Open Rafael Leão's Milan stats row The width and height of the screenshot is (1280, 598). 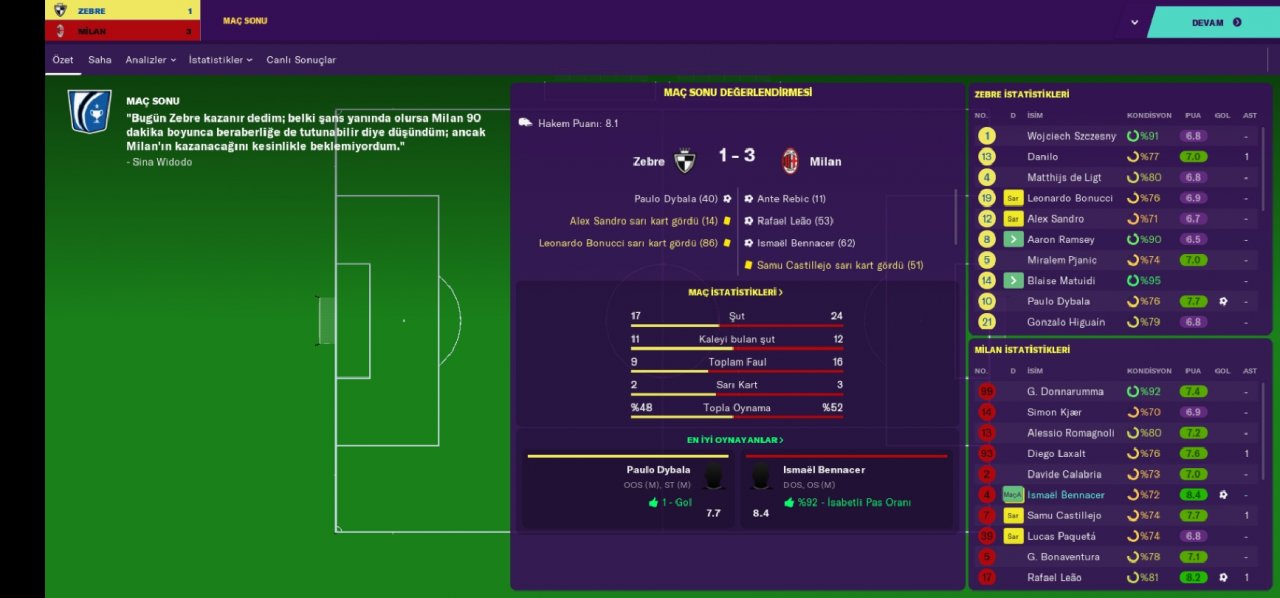coord(1053,577)
